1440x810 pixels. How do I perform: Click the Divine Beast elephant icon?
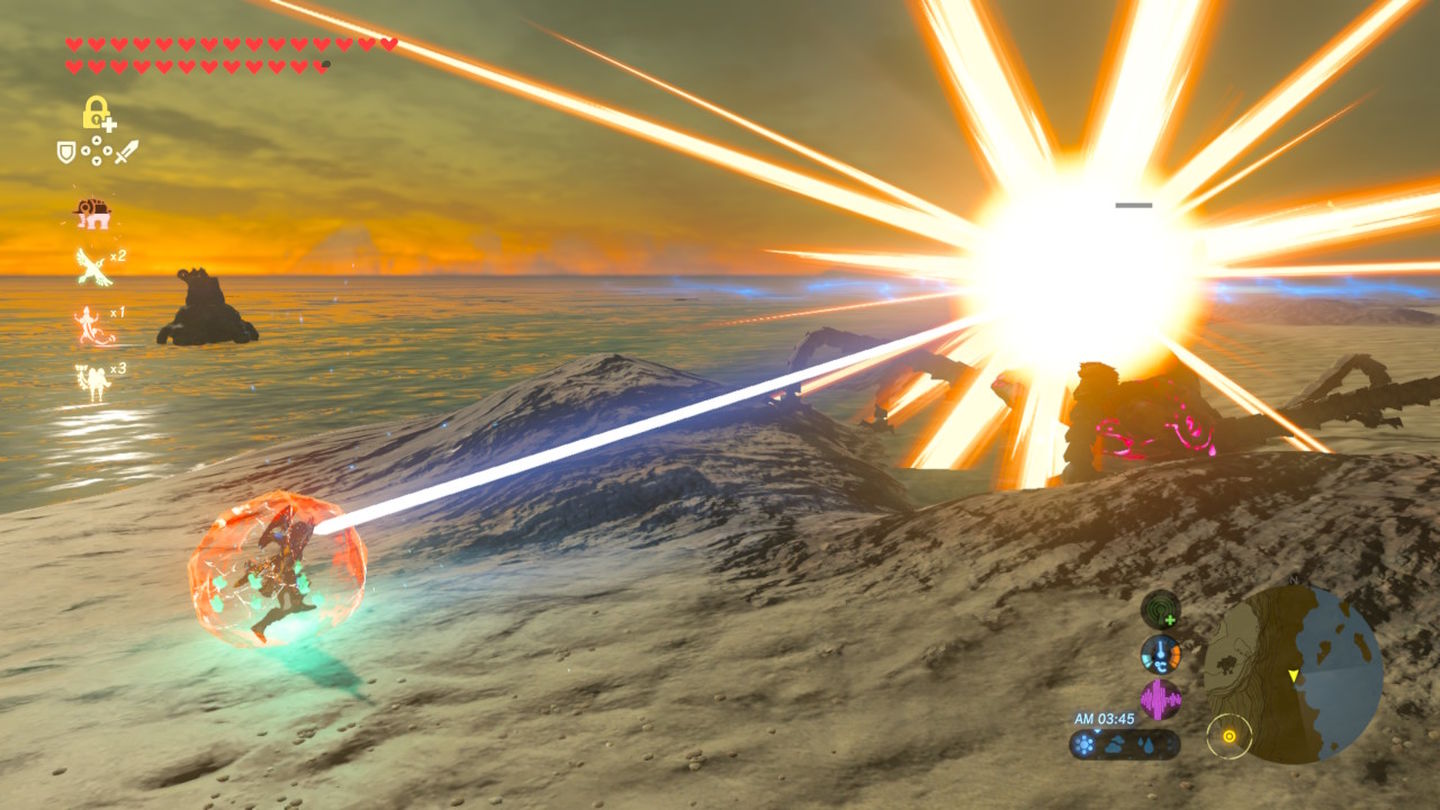click(x=92, y=212)
